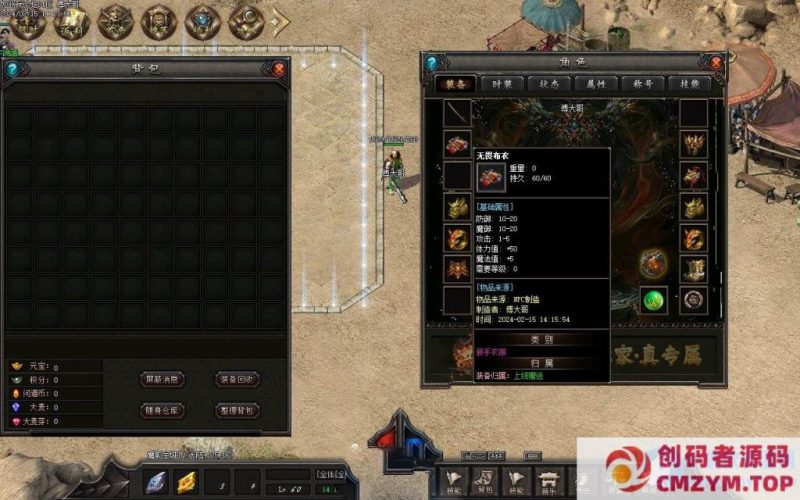
Task: Switch to the 时装 tab
Action: click(502, 85)
